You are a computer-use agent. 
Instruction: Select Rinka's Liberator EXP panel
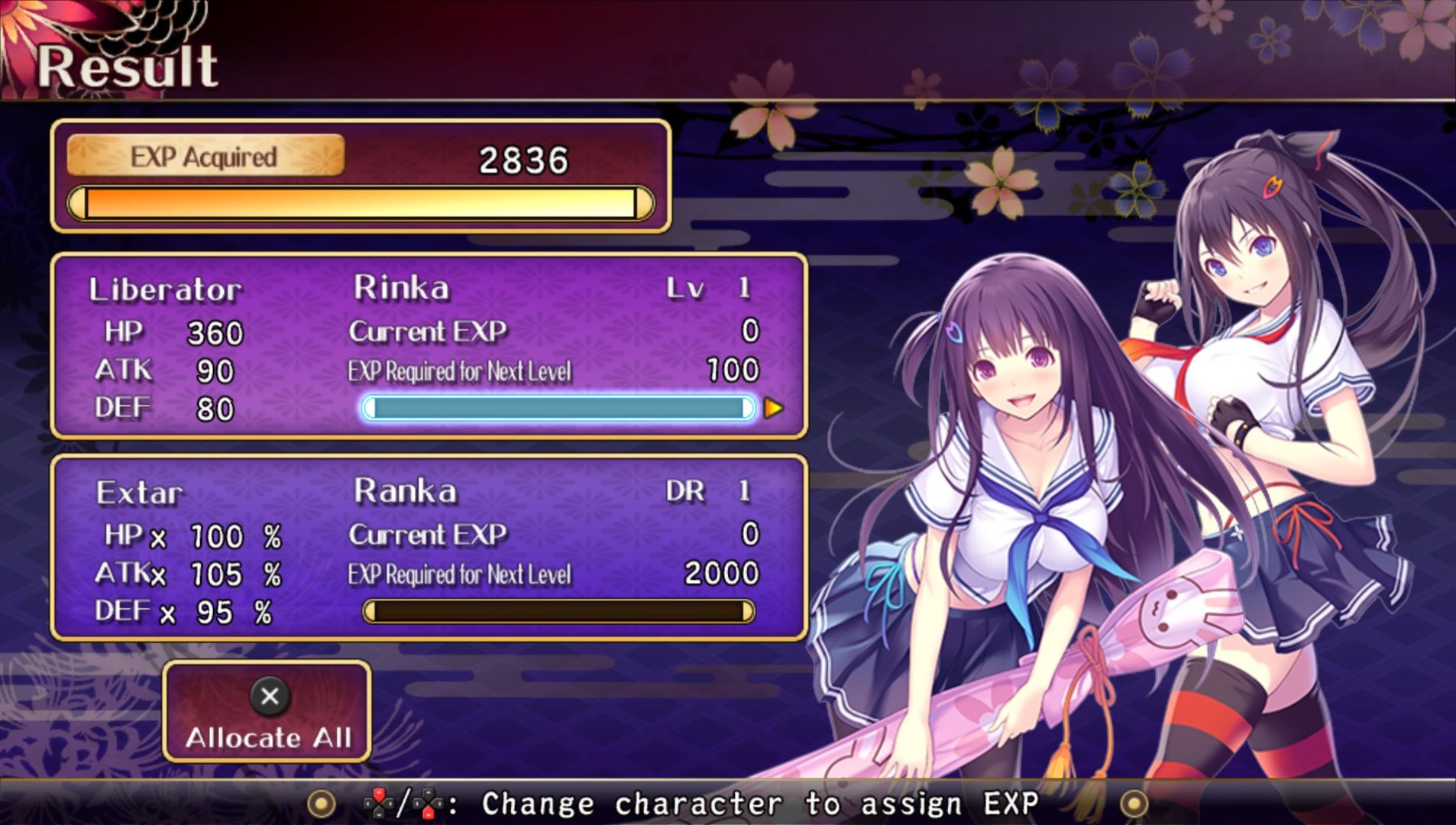[429, 346]
